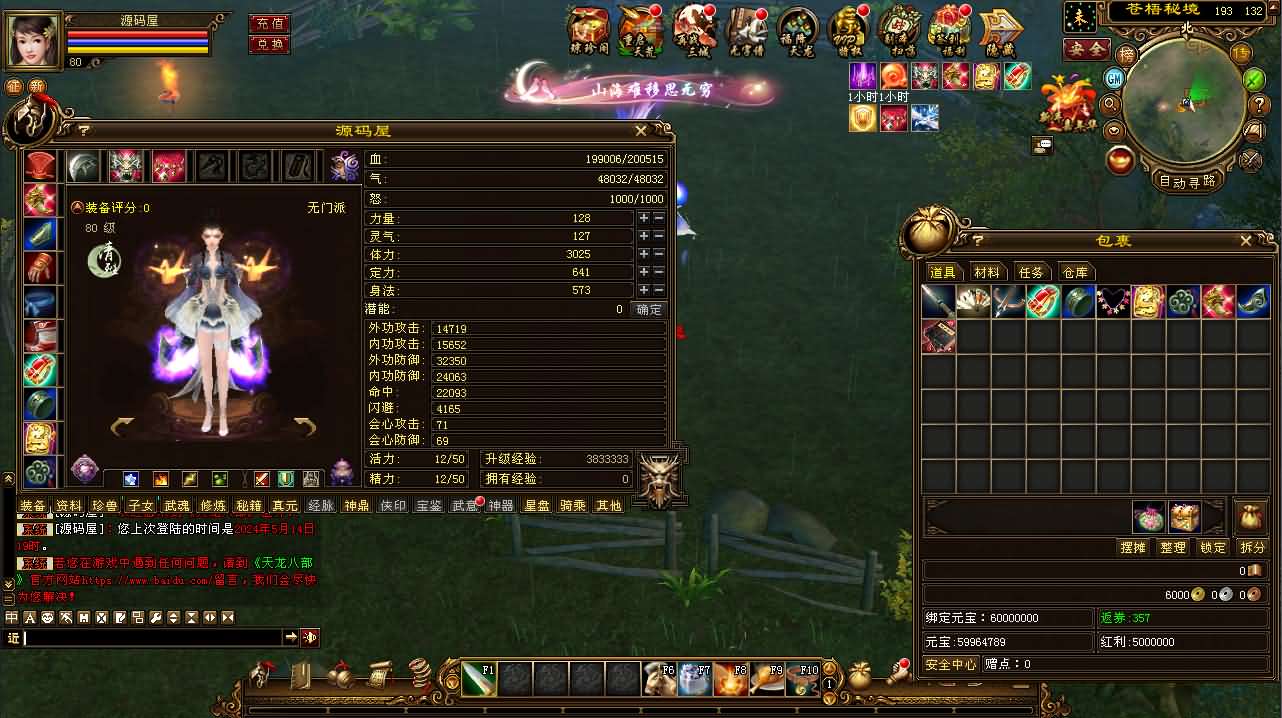Image resolution: width=1282 pixels, height=718 pixels.
Task: Activate 自动寻路 auto-pathfinding
Action: coord(1187,181)
